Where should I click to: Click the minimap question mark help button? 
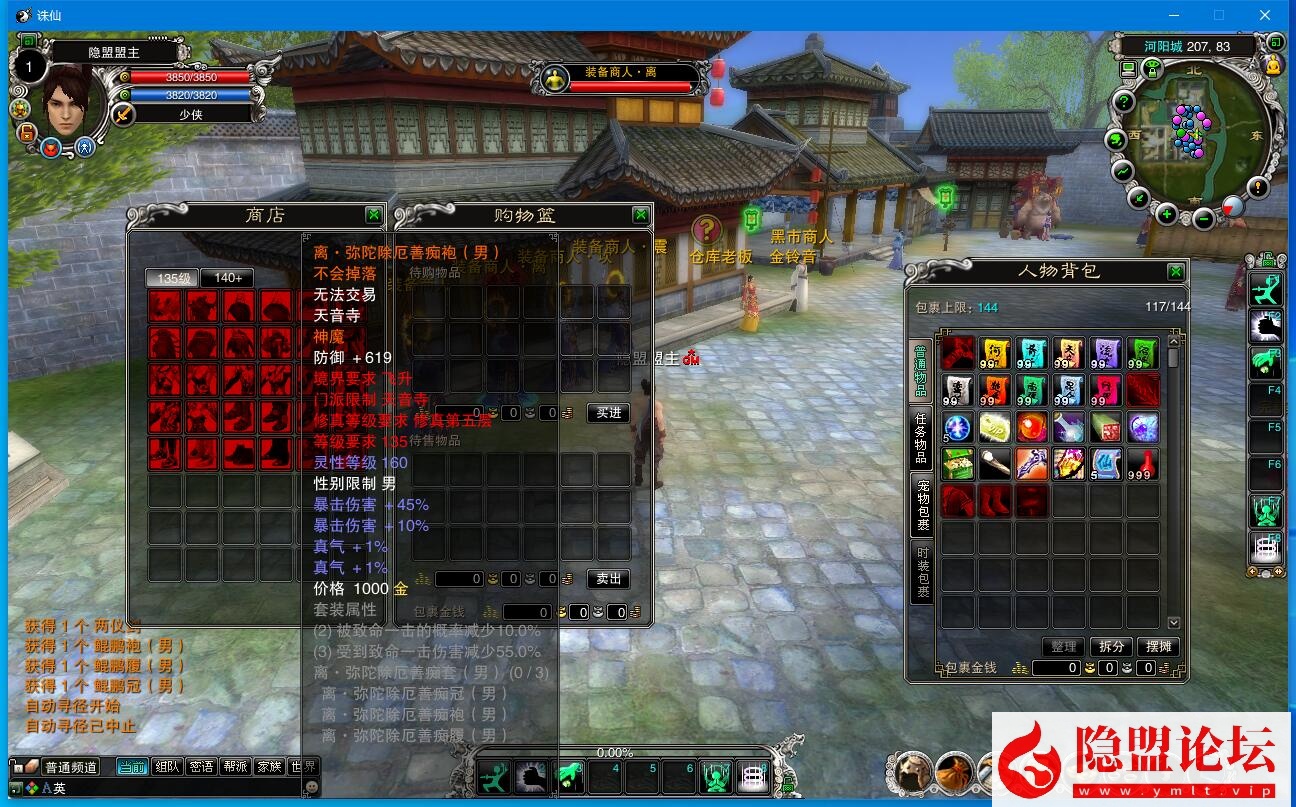coord(1124,102)
